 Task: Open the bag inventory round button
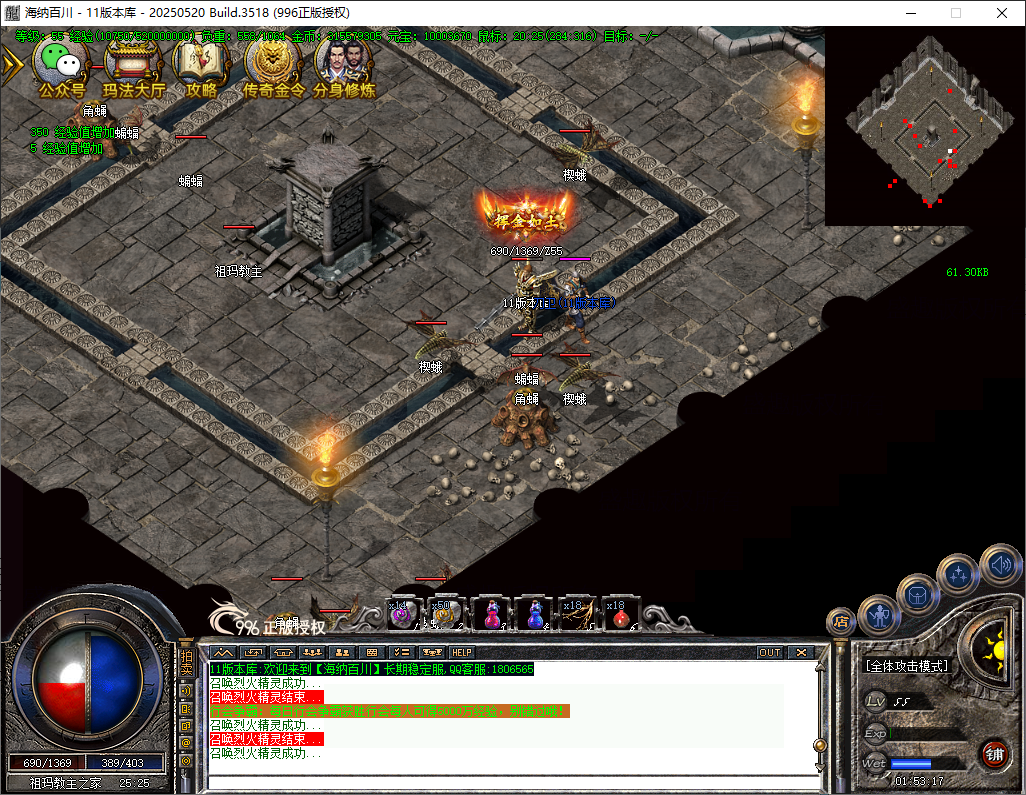coord(918,594)
